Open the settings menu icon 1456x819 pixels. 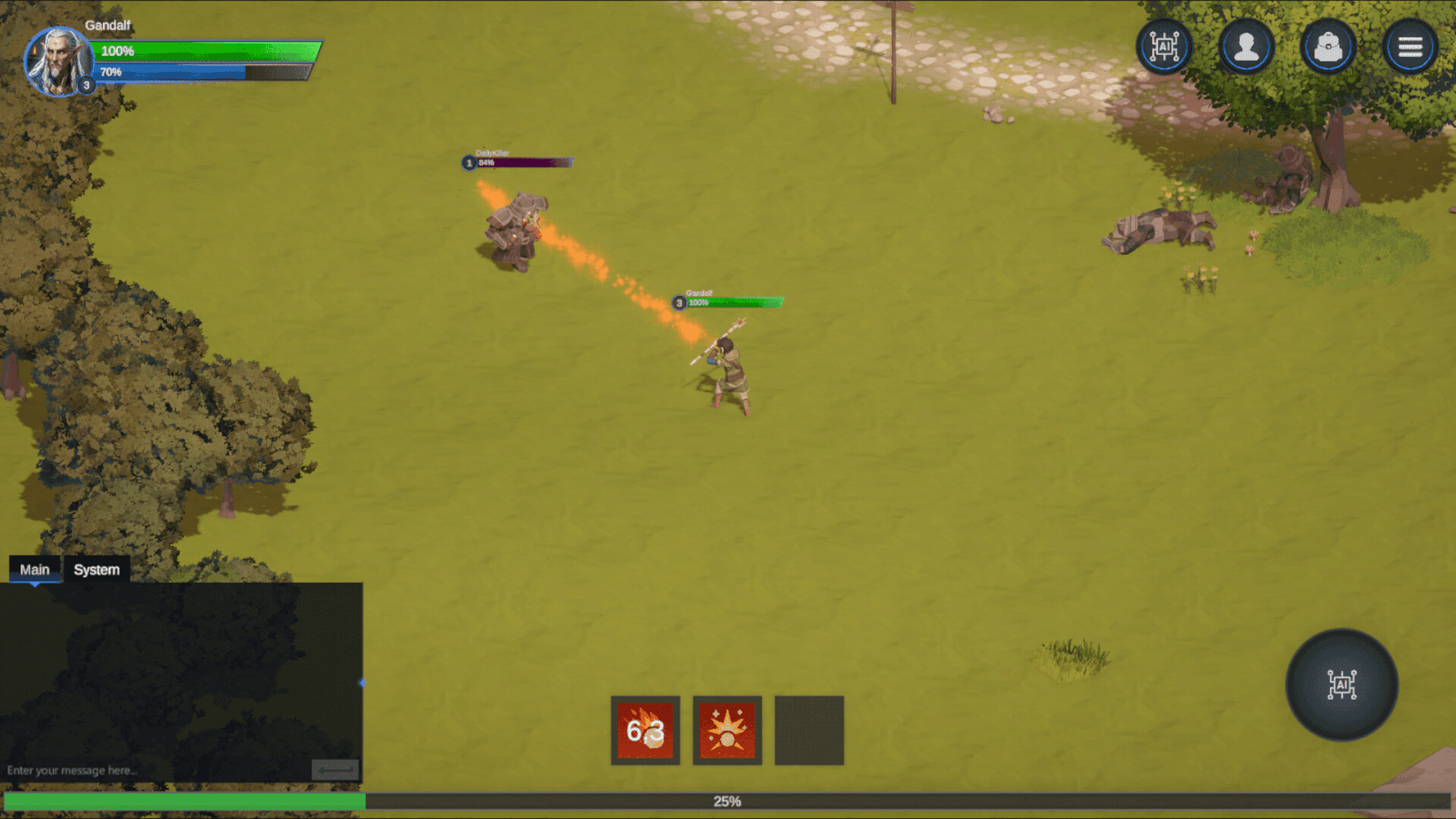(1410, 46)
